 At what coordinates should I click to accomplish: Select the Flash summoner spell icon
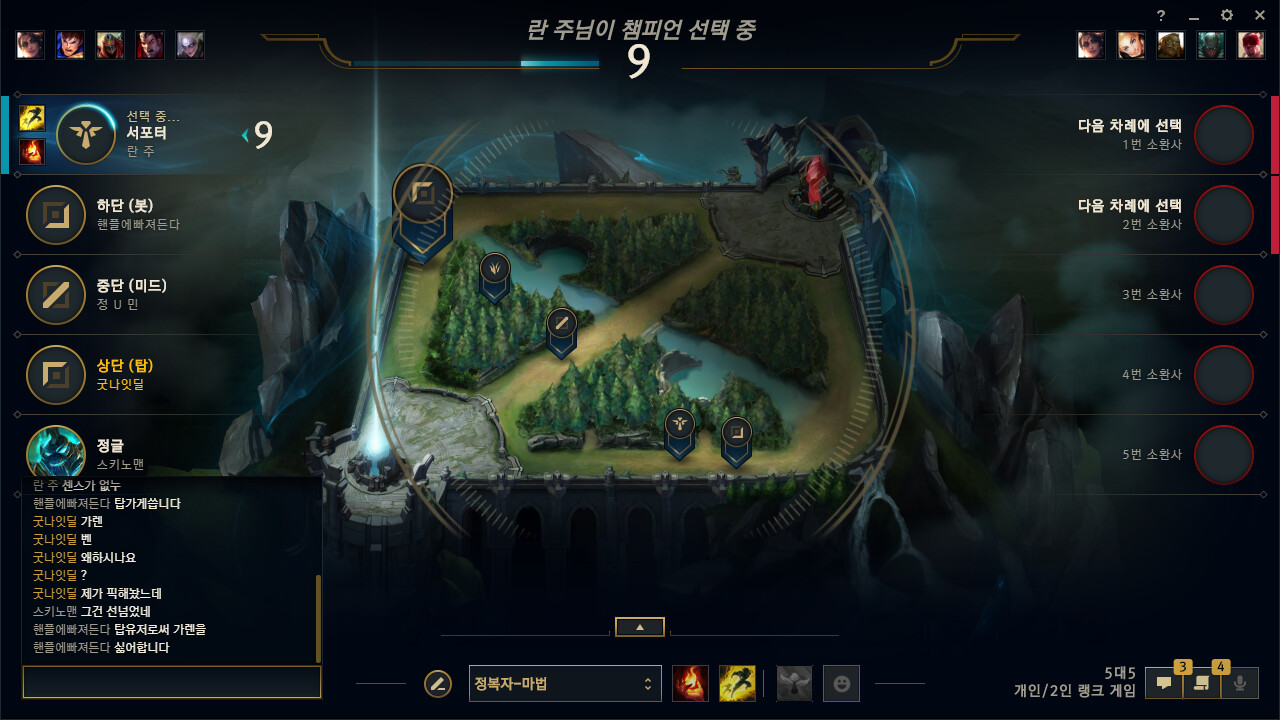(737, 684)
